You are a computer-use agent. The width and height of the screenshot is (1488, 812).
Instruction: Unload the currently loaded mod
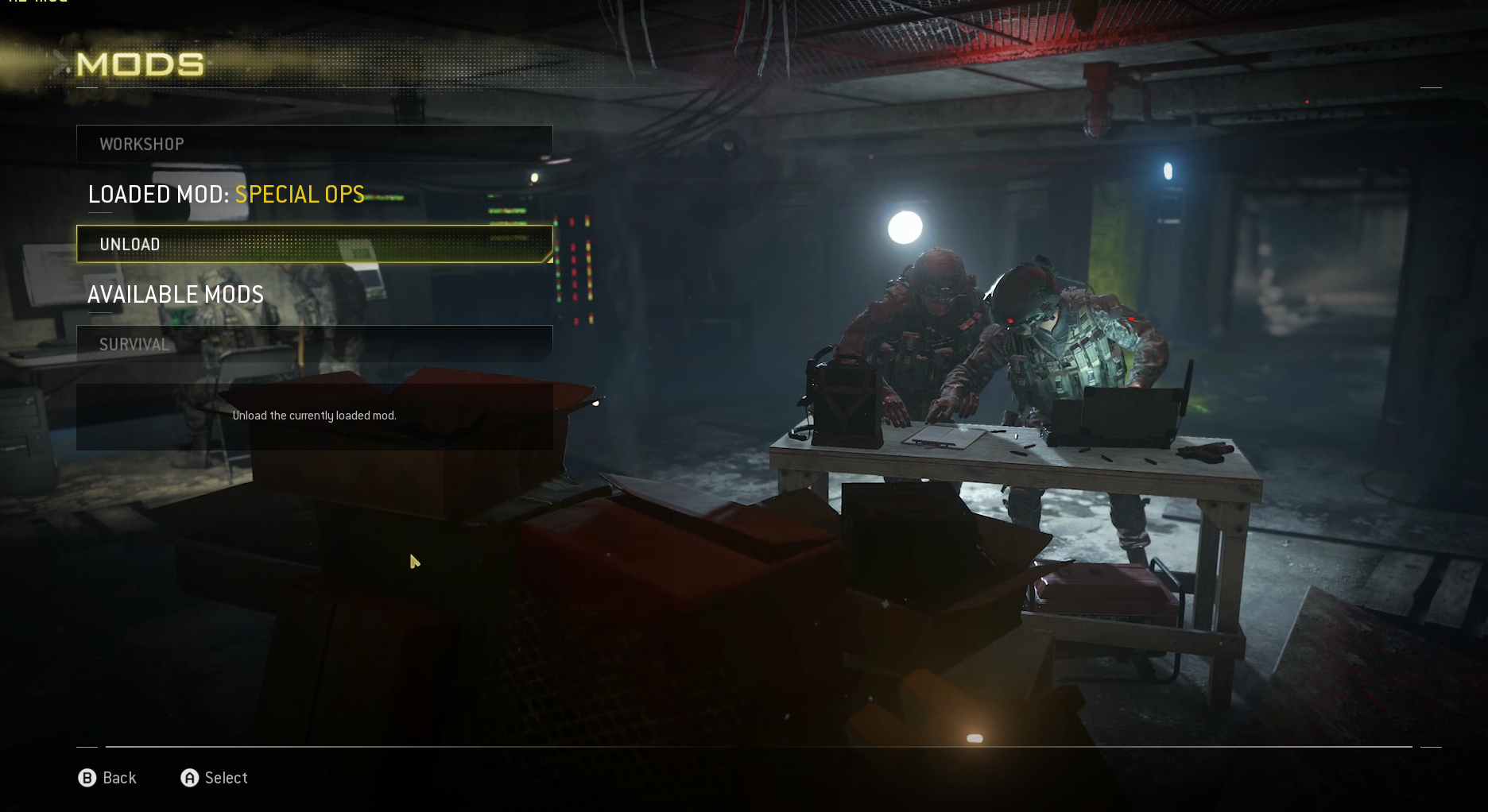[x=314, y=244]
